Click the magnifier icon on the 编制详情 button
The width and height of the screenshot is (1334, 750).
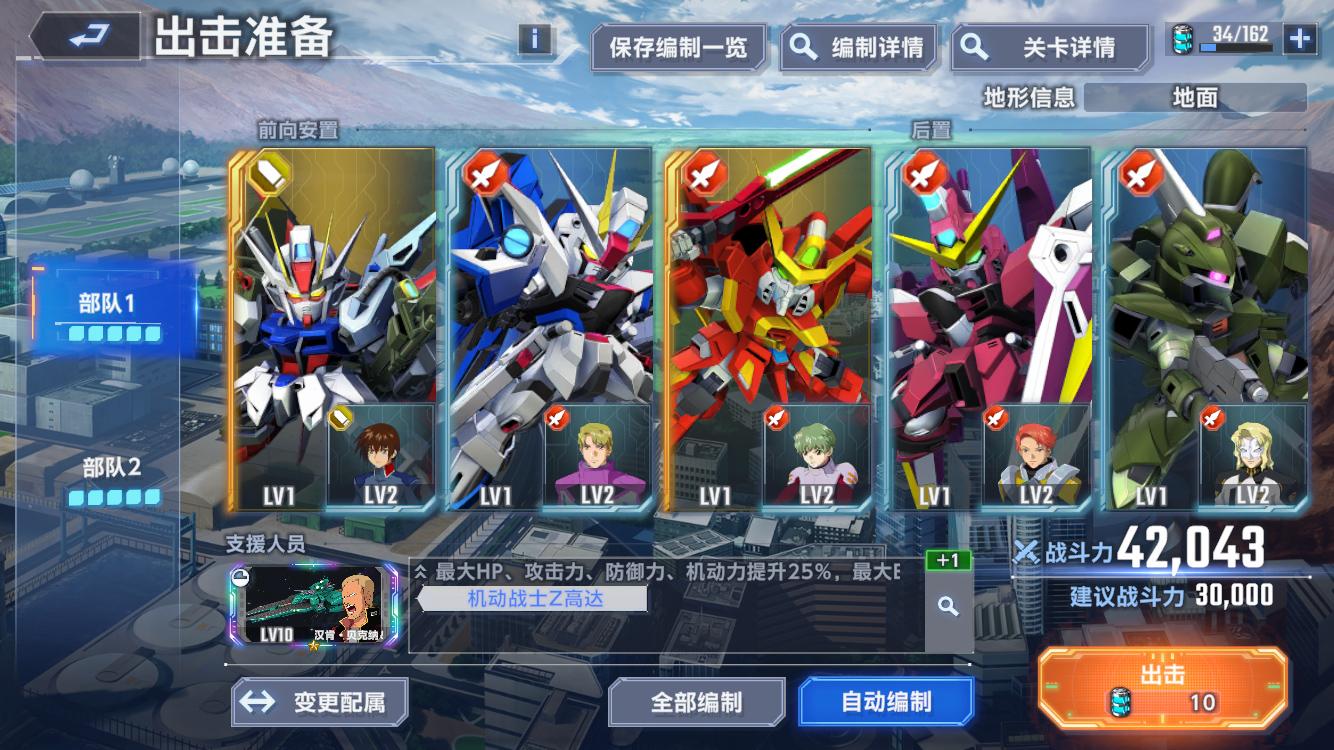pyautogui.click(x=802, y=47)
